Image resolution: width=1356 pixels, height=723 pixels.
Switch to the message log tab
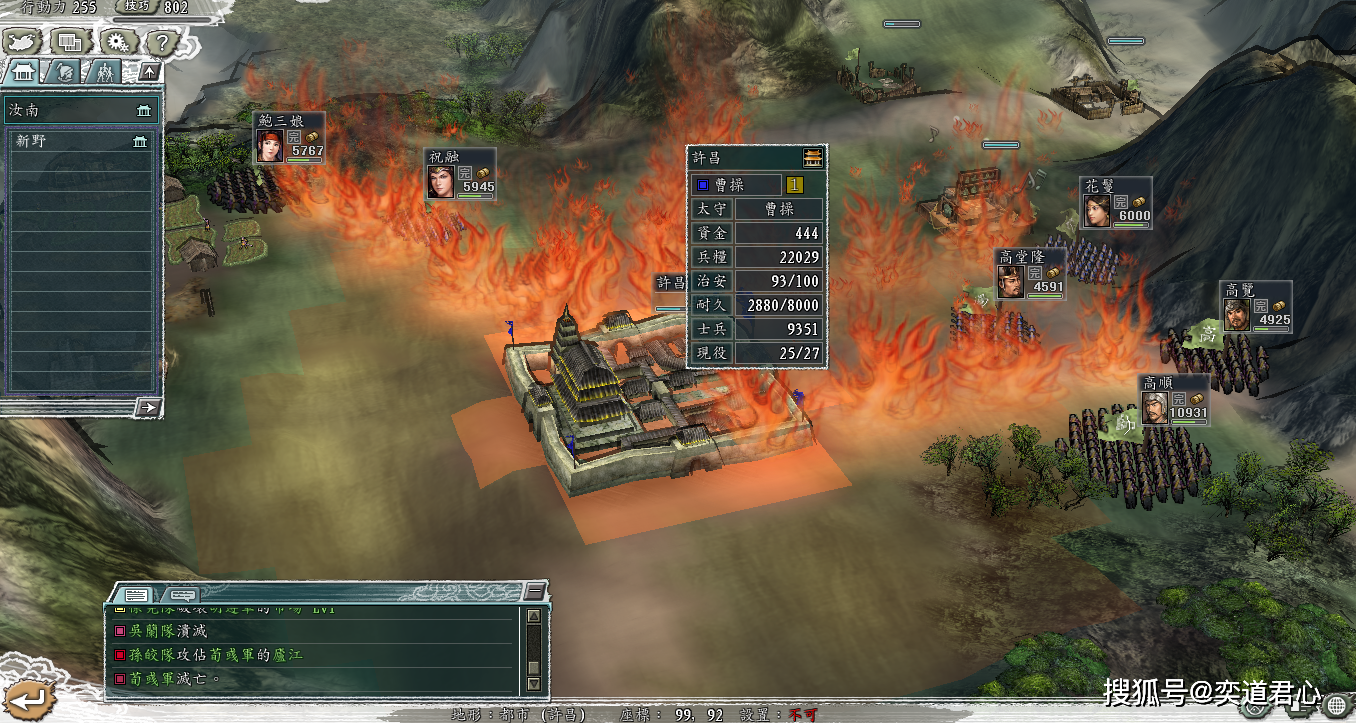pos(137,594)
